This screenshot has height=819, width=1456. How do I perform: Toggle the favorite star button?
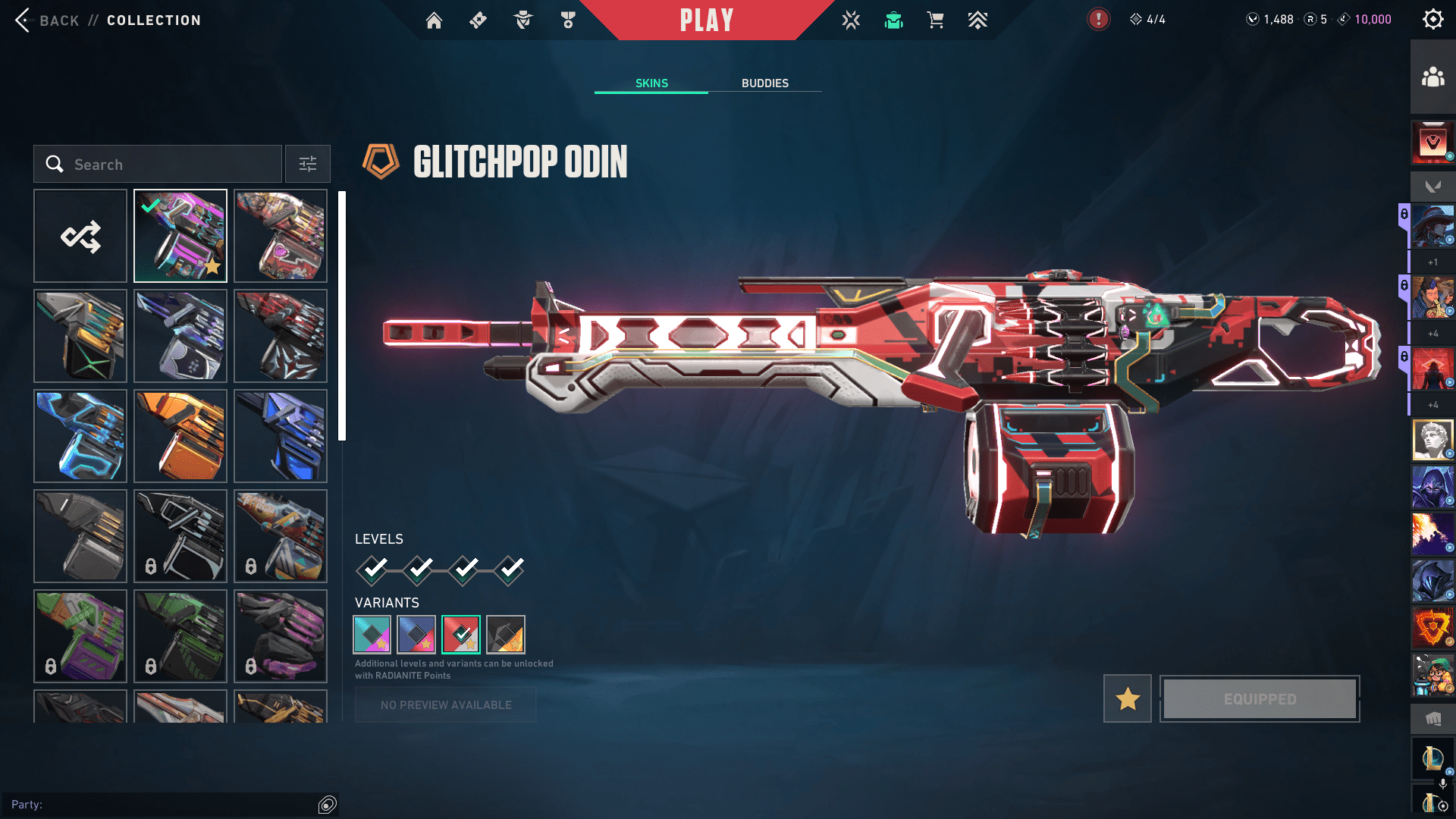click(x=1128, y=698)
